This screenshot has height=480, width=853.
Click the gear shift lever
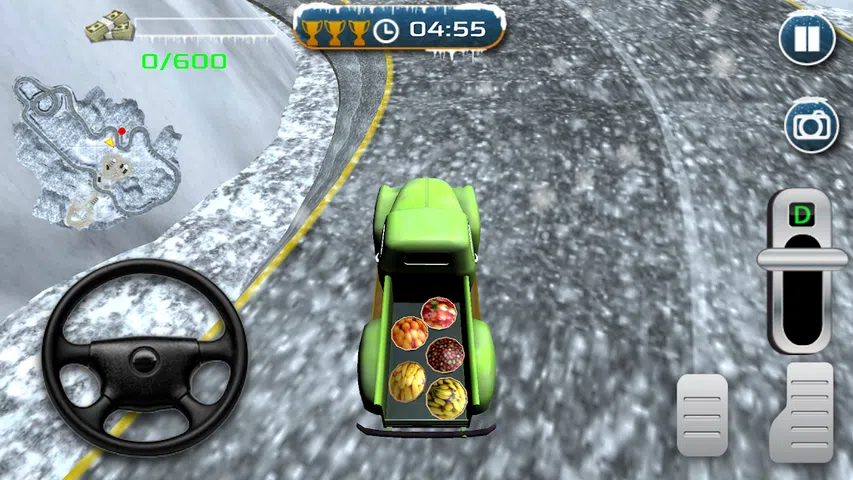tap(801, 258)
